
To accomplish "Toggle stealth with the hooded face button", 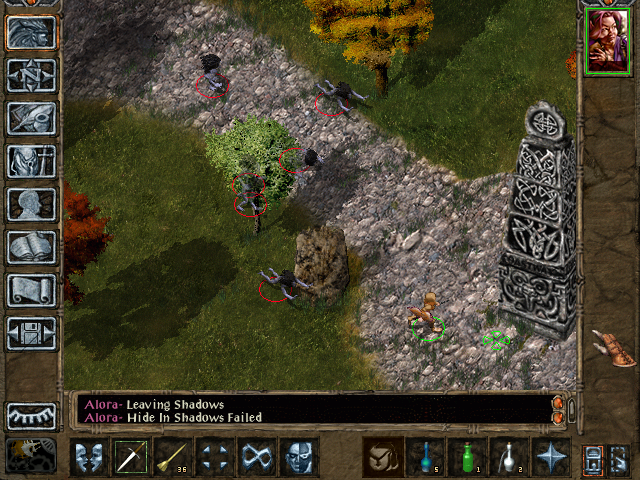I will pyautogui.click(x=299, y=457).
